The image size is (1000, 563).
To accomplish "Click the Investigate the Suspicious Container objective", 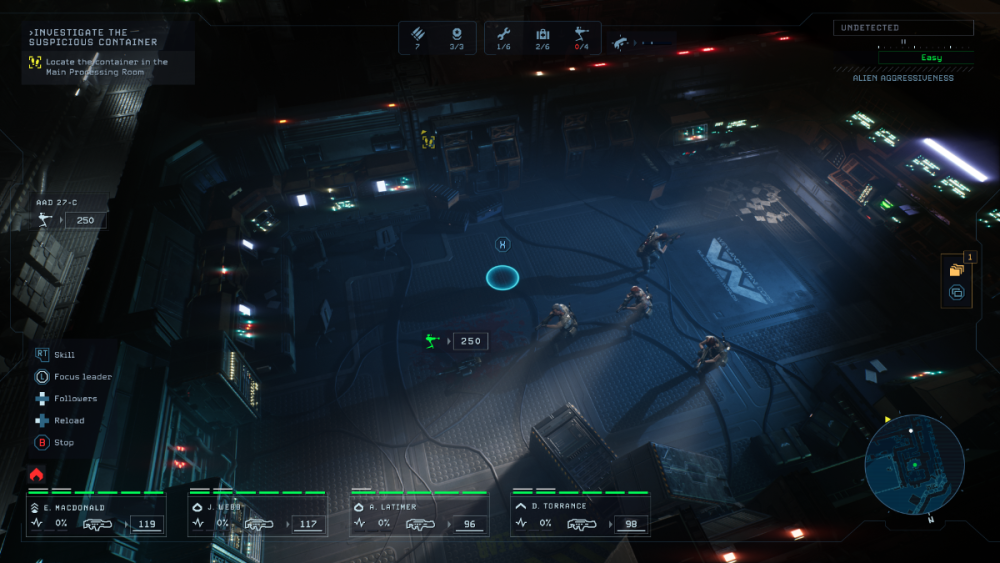I will [x=93, y=38].
